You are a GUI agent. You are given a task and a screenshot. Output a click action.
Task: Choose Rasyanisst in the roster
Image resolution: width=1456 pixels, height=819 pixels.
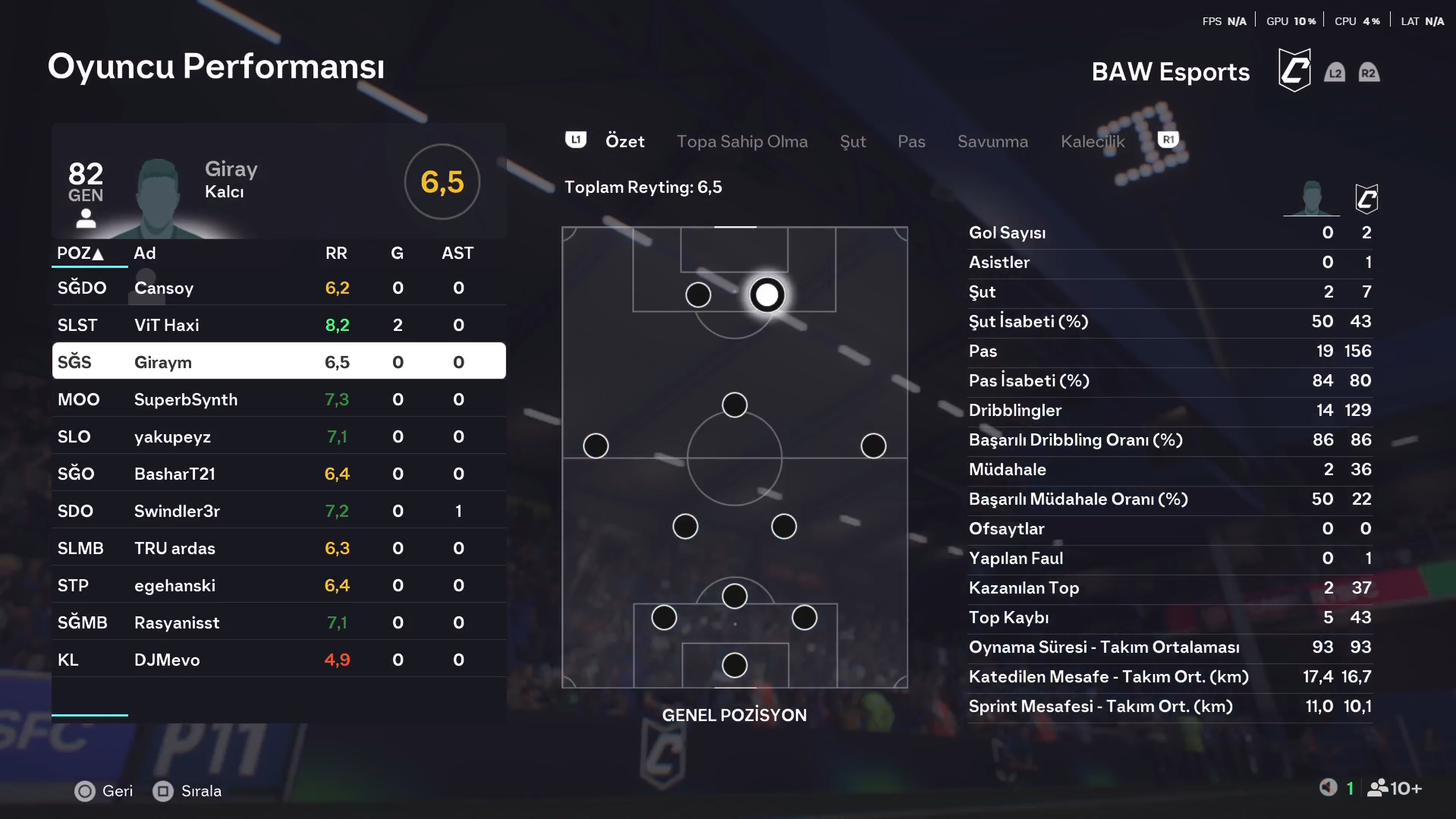pos(278,622)
